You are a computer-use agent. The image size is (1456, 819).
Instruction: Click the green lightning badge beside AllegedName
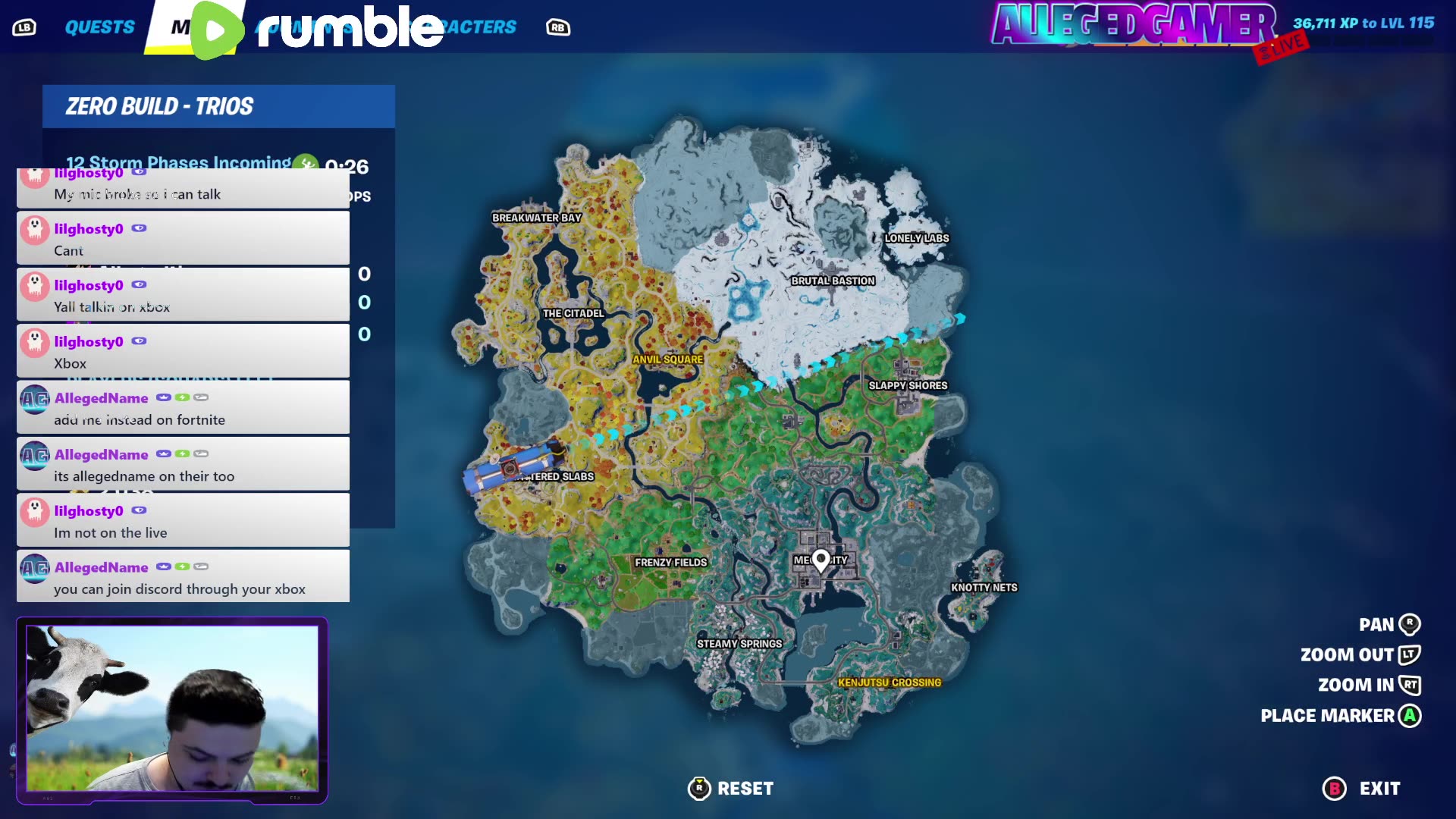pos(182,397)
